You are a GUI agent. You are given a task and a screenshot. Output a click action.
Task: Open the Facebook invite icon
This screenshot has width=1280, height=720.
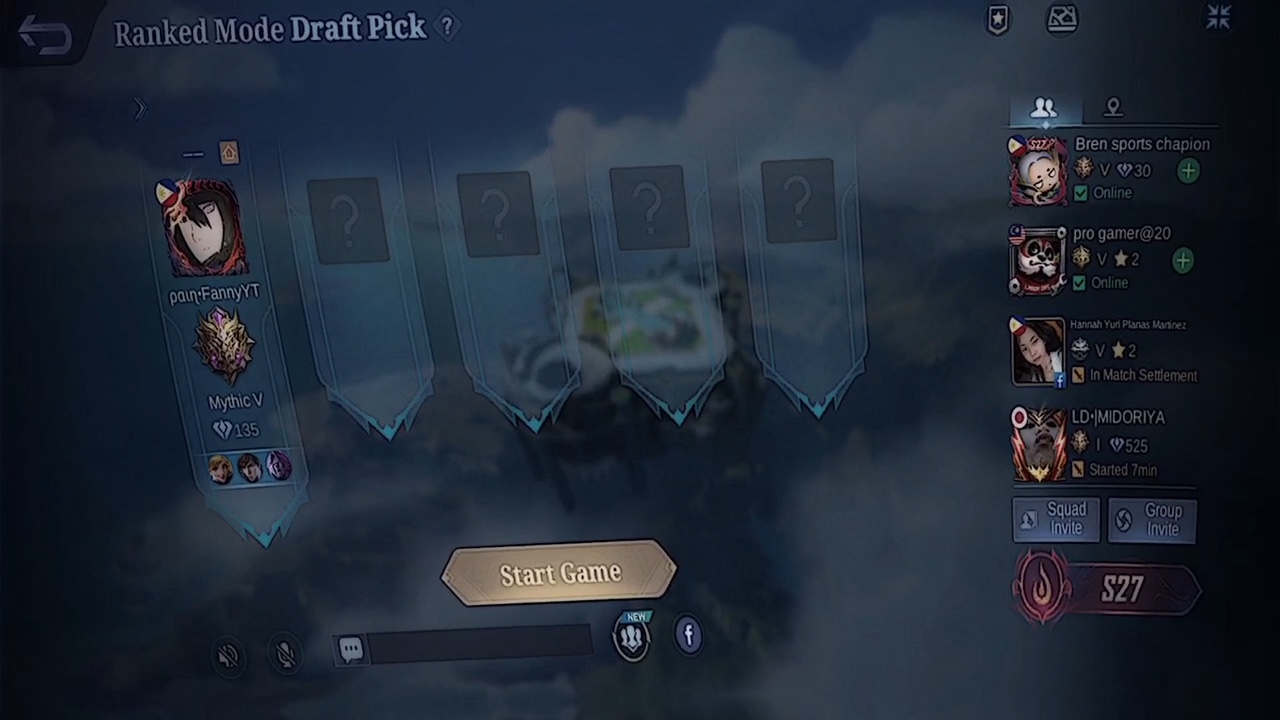coord(688,635)
